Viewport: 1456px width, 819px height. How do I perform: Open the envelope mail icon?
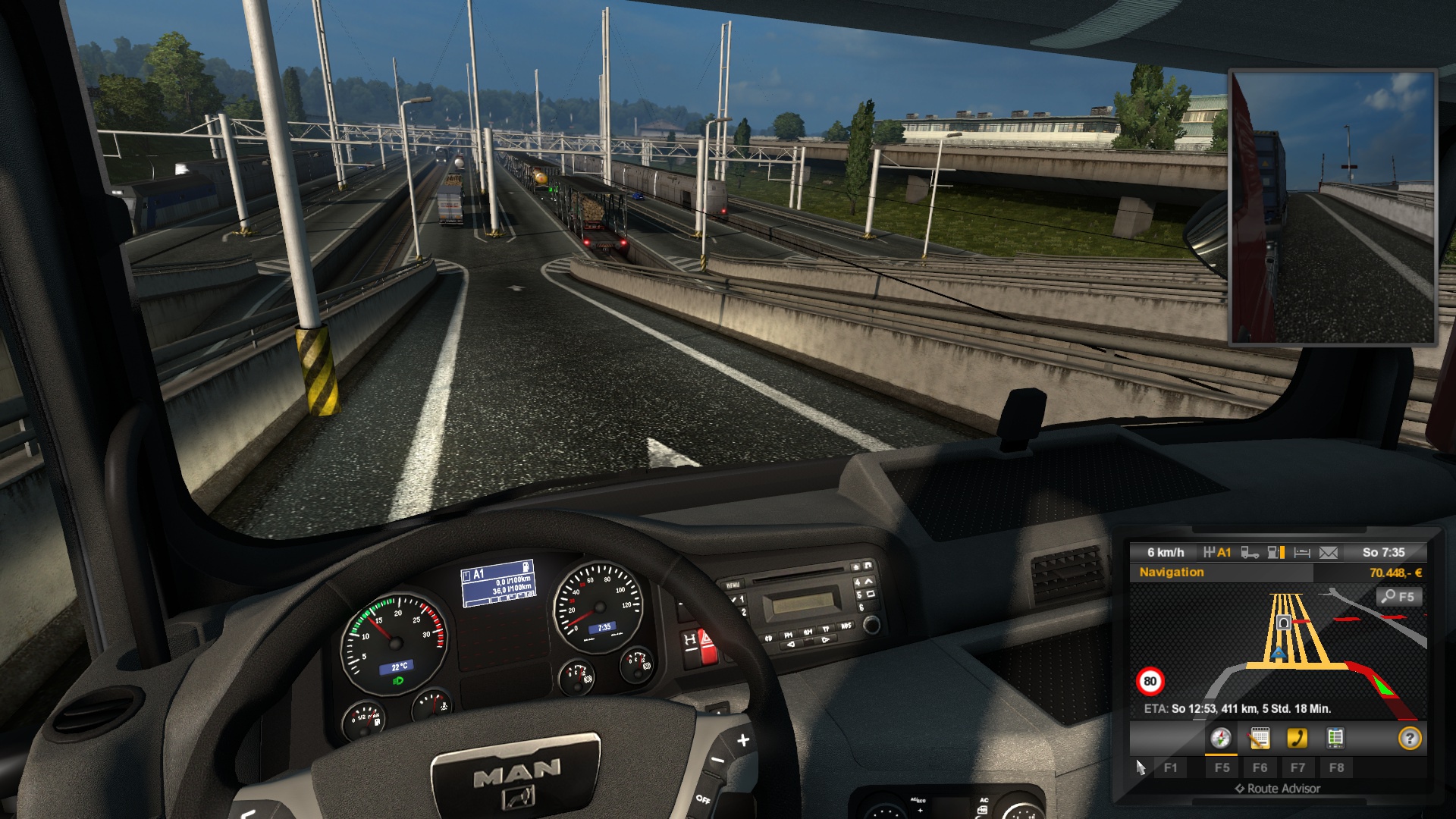pyautogui.click(x=1329, y=553)
